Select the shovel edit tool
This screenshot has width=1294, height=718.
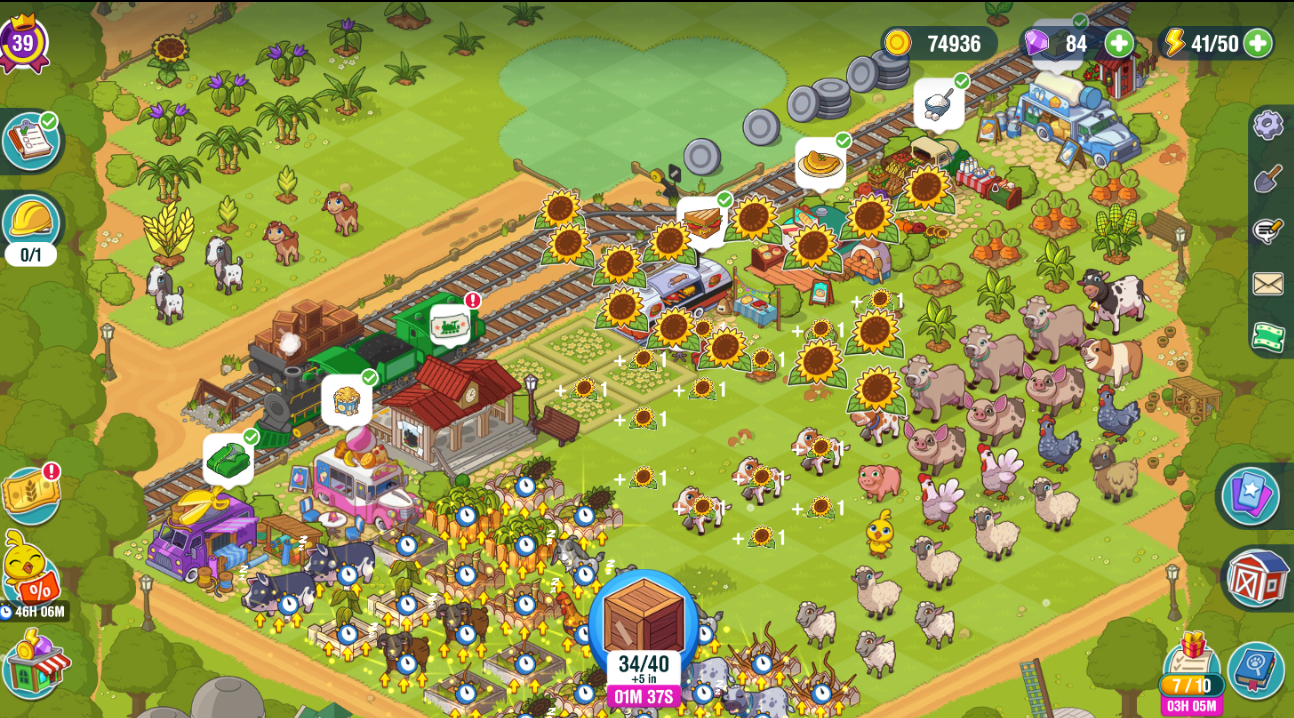click(1268, 178)
